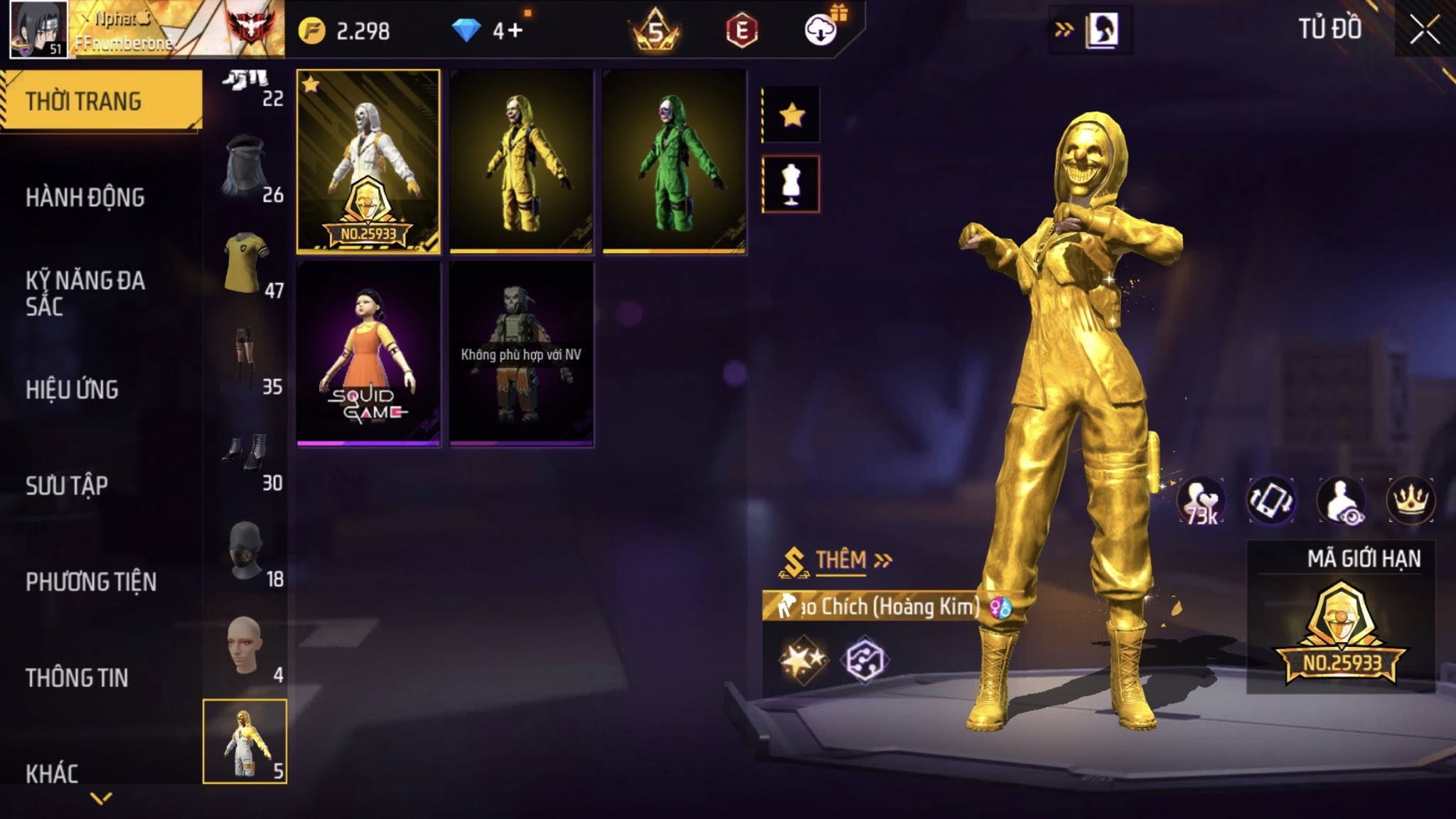Image resolution: width=1456 pixels, height=819 pixels.
Task: Select the Kỹ Năng Đa Sắc tab
Action: point(85,293)
